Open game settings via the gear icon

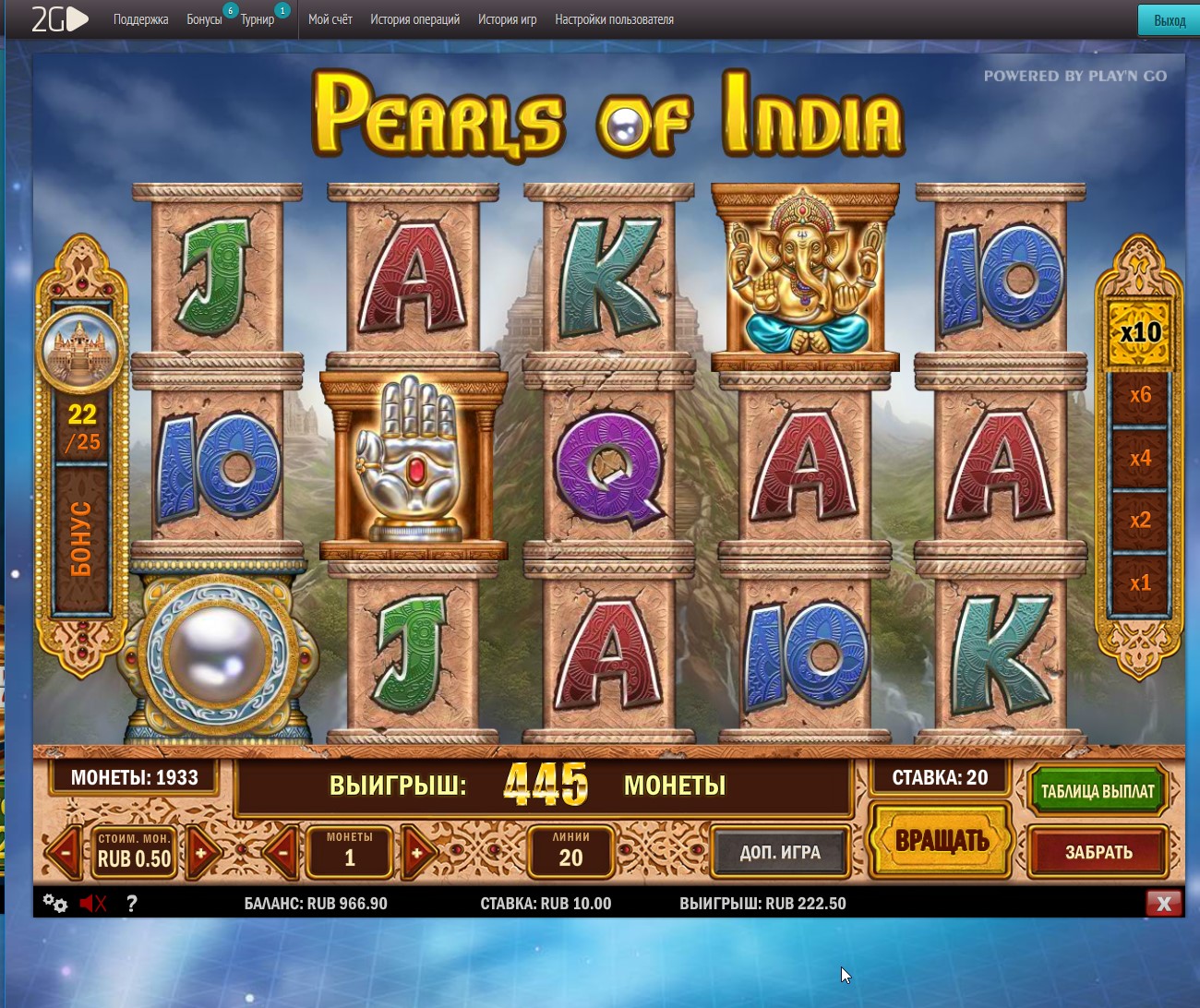54,904
